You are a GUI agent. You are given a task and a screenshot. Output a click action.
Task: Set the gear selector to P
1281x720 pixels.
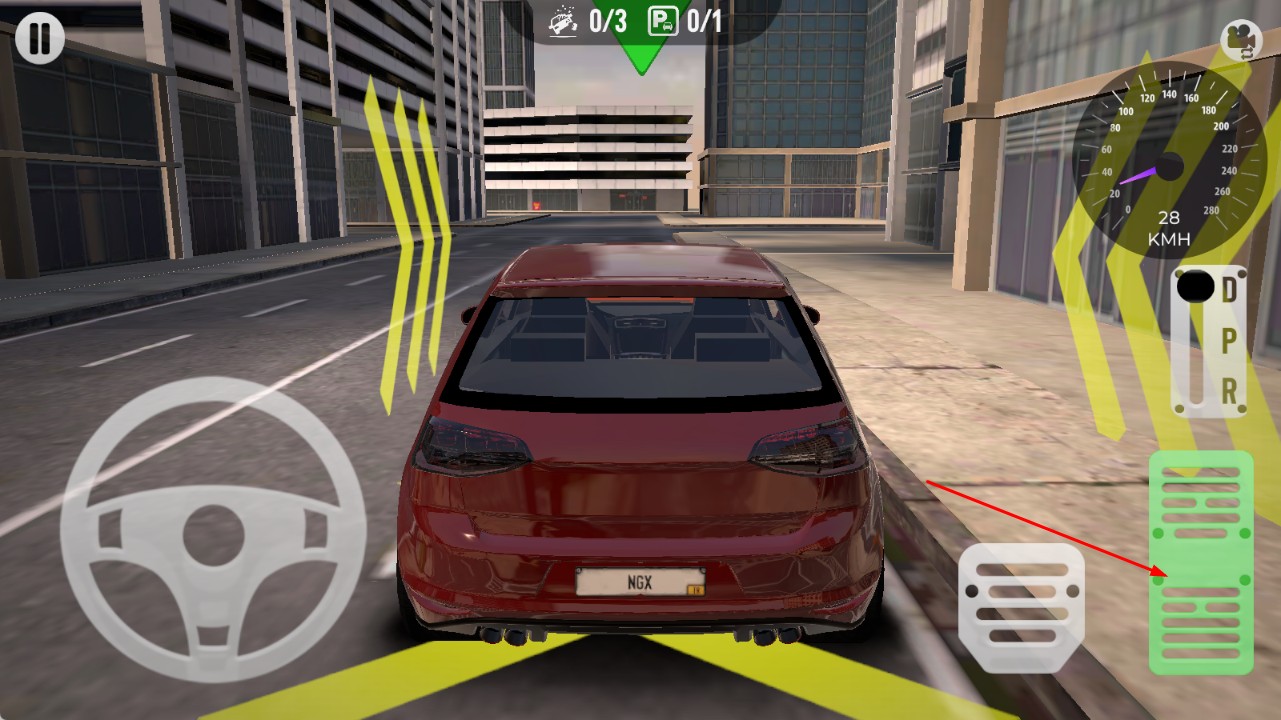[1229, 340]
